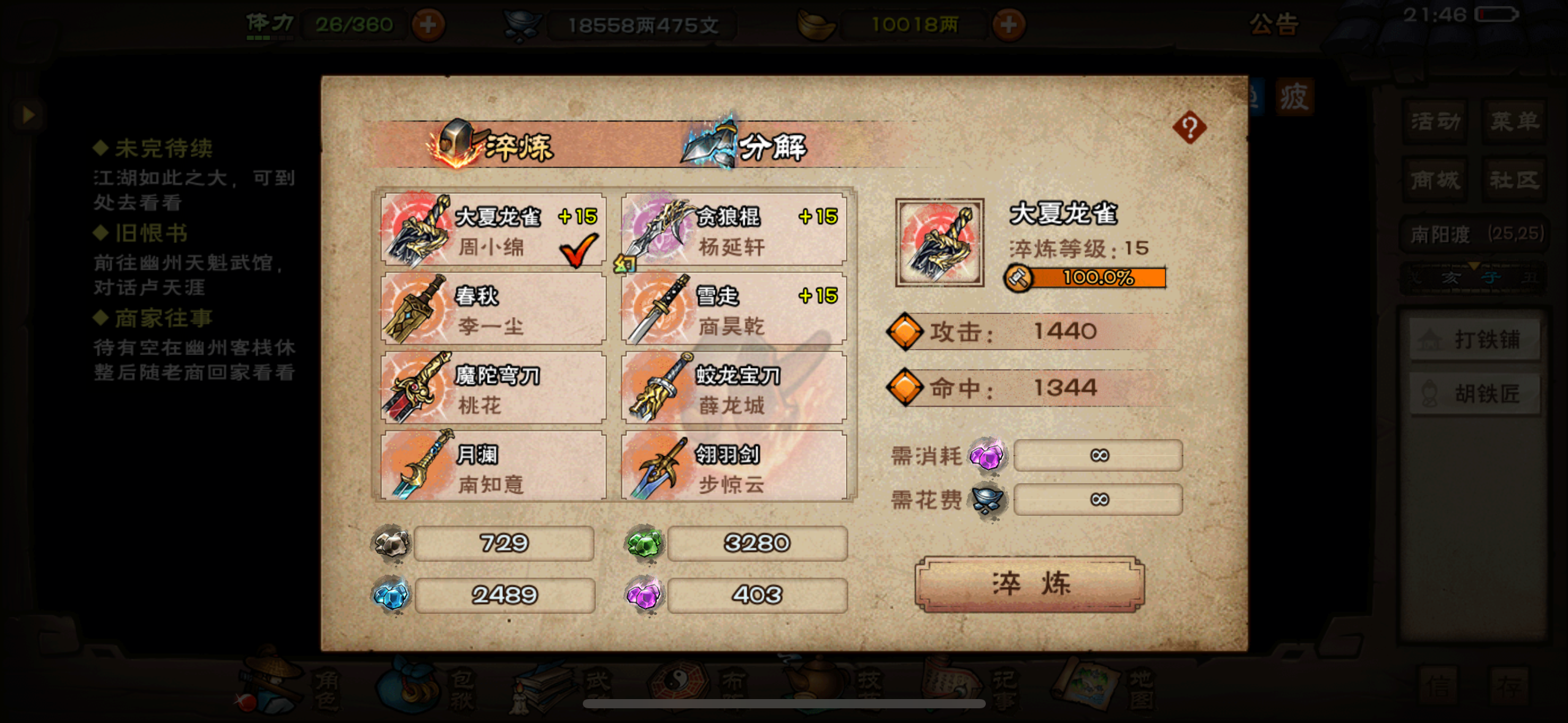Visit 胡铁匠 the blacksmith
Image resolution: width=1568 pixels, height=723 pixels.
[1475, 393]
